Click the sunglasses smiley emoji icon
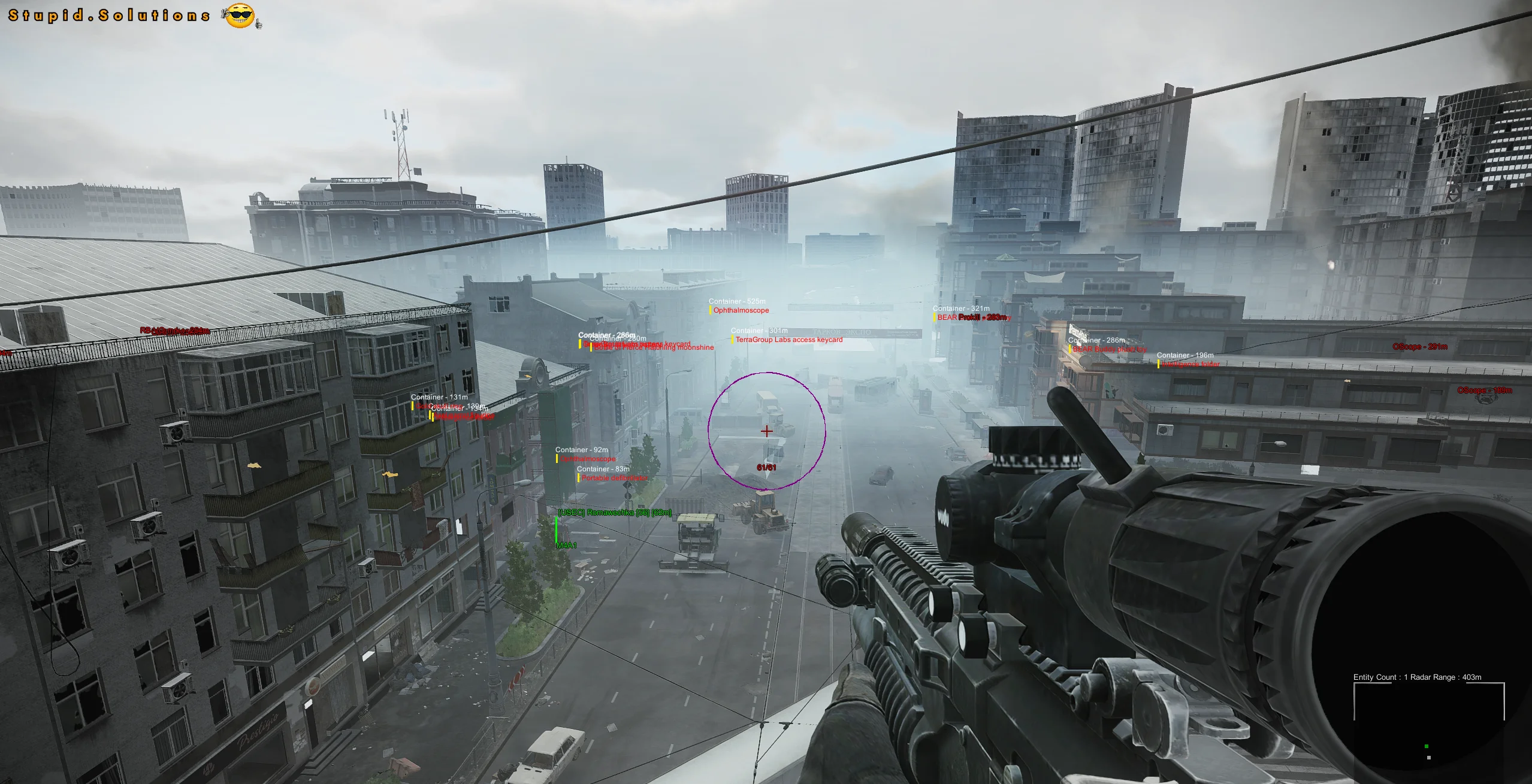1532x784 pixels. [240, 16]
